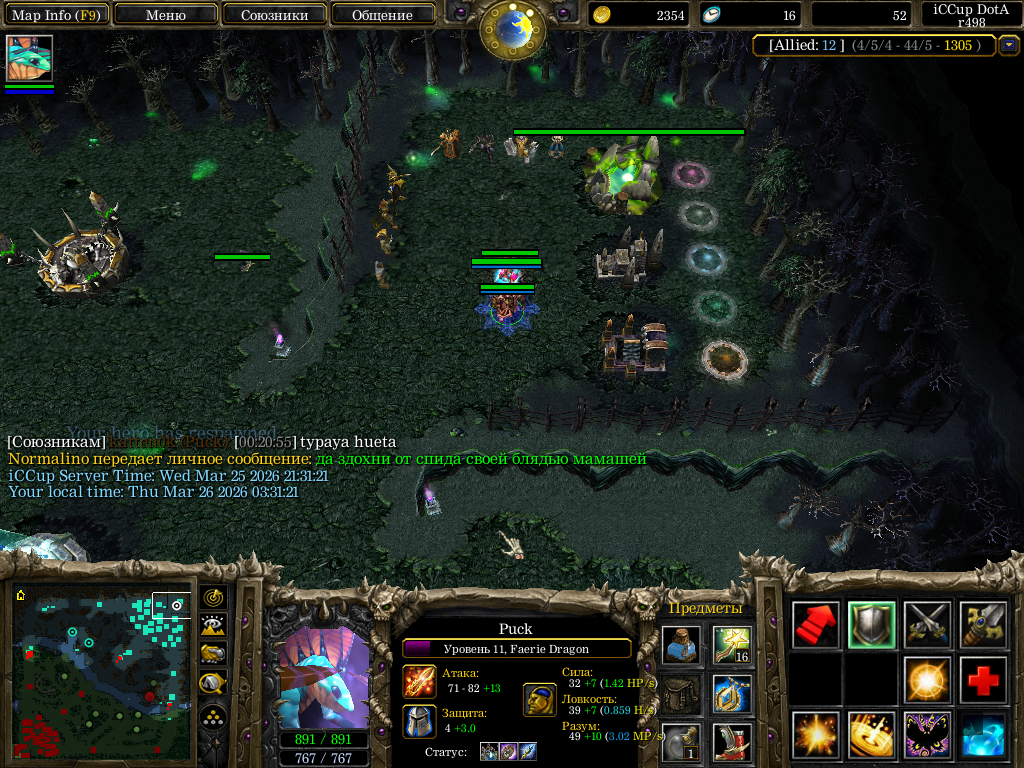Screen dimensions: 1024x768
Task: Click on the minimap
Action: pos(100,670)
